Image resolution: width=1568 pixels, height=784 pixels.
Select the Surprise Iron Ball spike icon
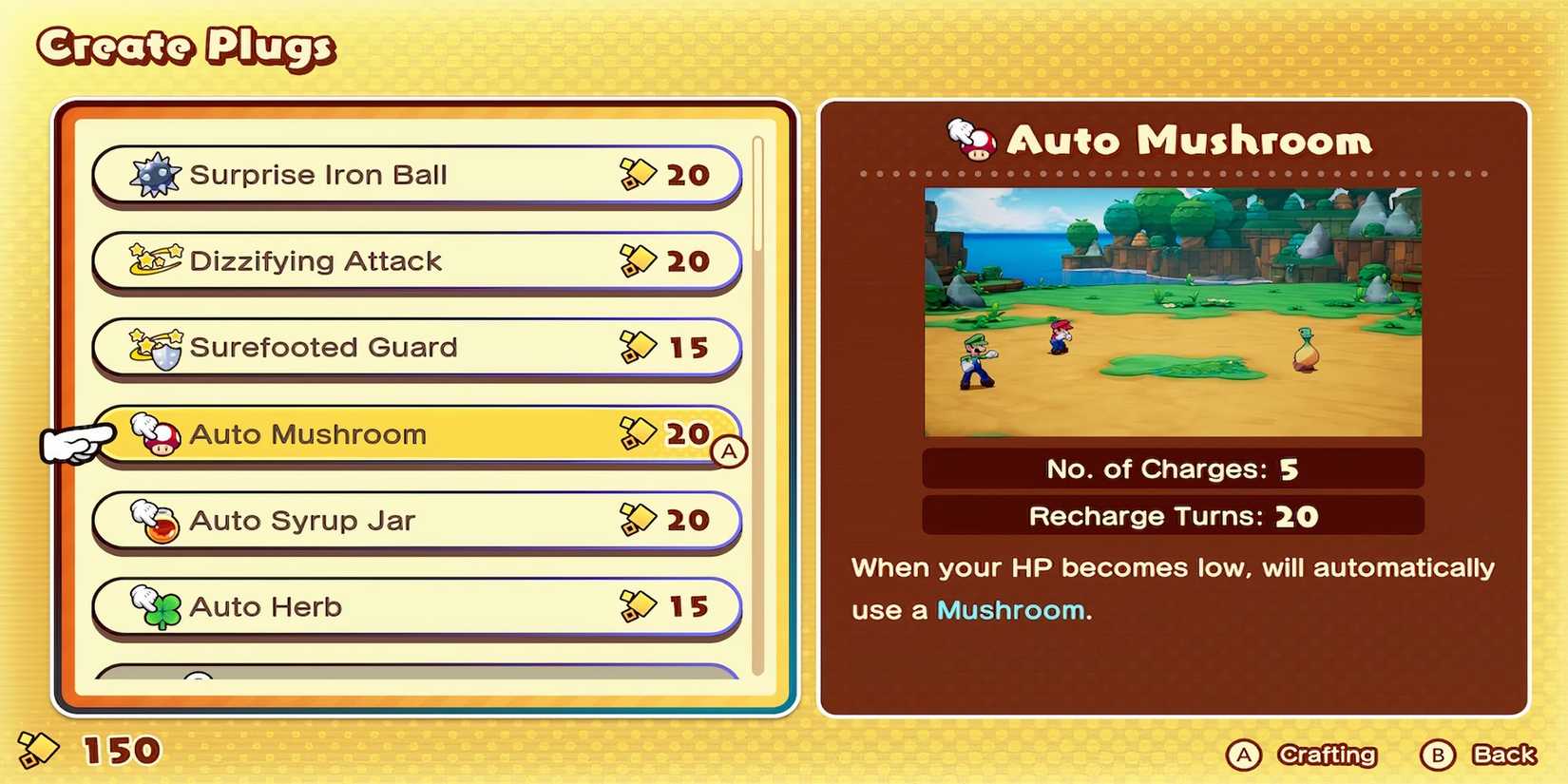click(x=155, y=175)
